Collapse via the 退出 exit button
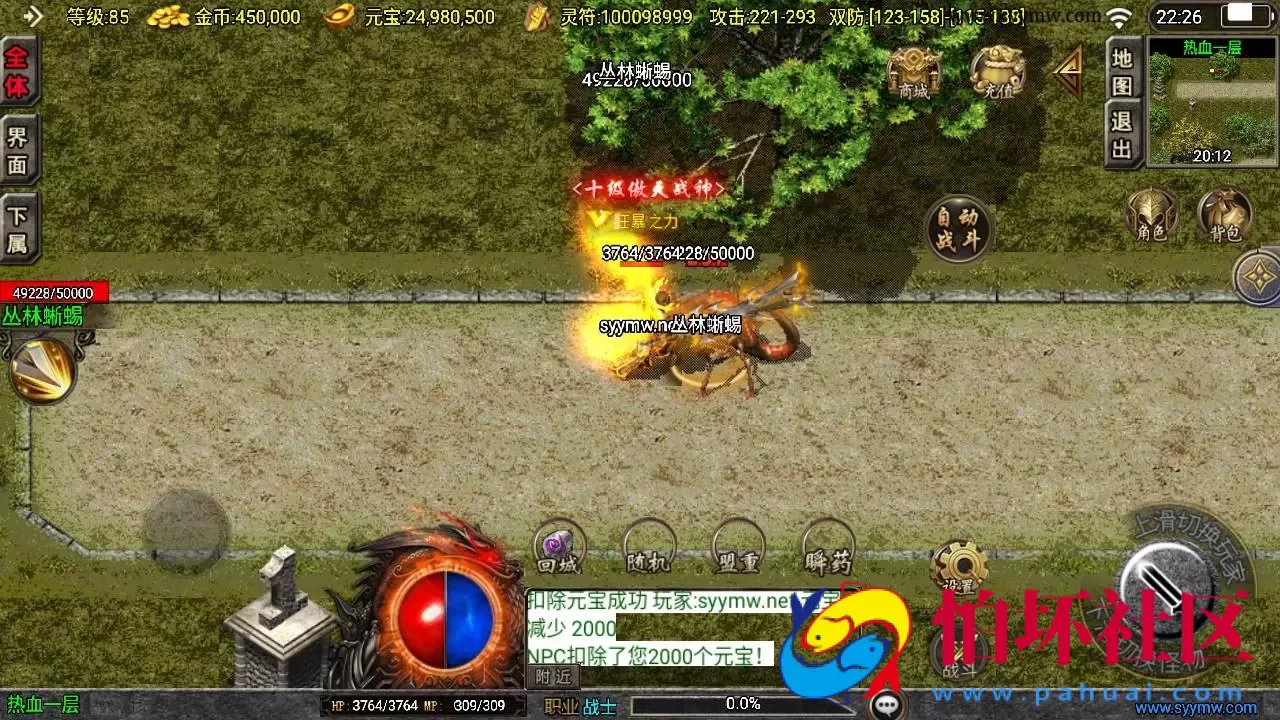1280x720 pixels. point(1121,130)
